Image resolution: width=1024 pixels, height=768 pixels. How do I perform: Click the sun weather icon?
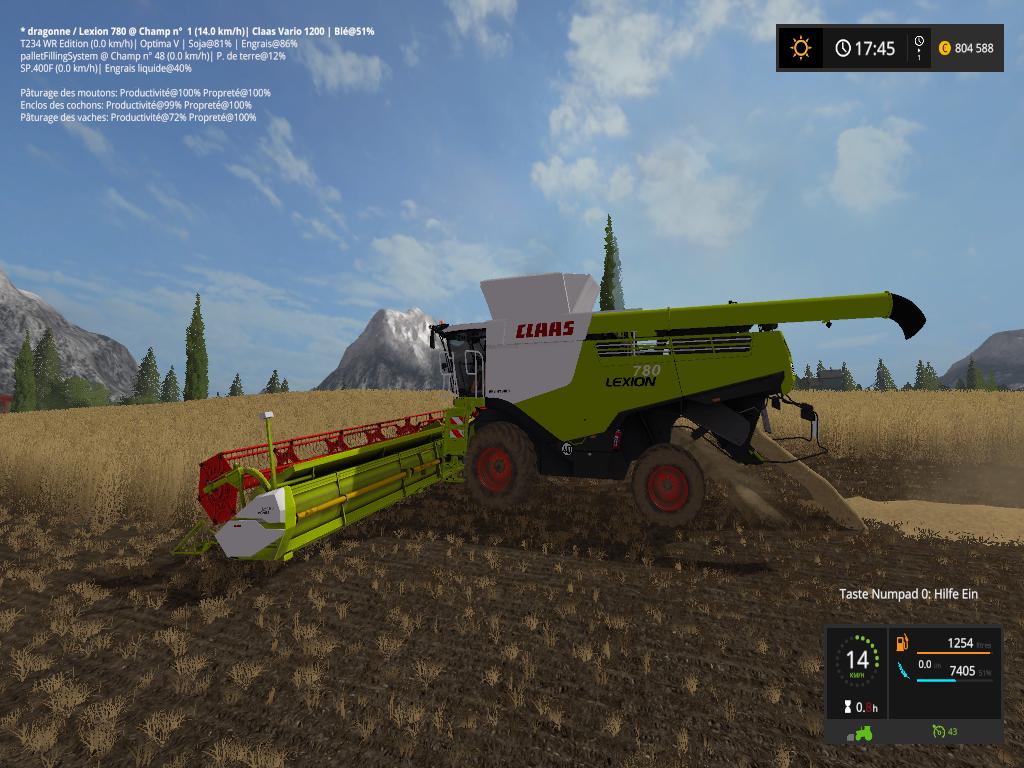800,48
